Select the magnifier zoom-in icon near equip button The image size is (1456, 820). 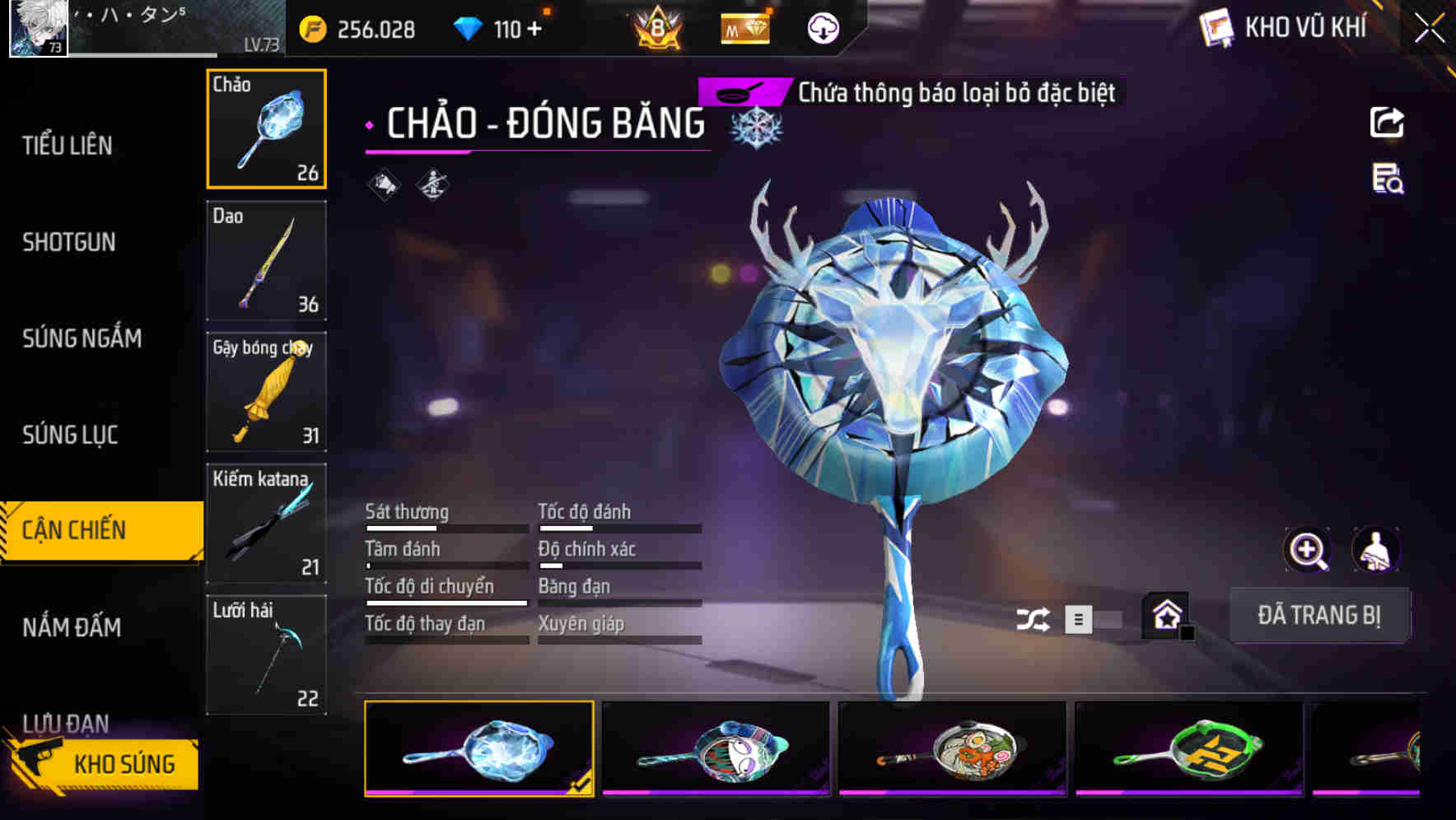[x=1306, y=550]
